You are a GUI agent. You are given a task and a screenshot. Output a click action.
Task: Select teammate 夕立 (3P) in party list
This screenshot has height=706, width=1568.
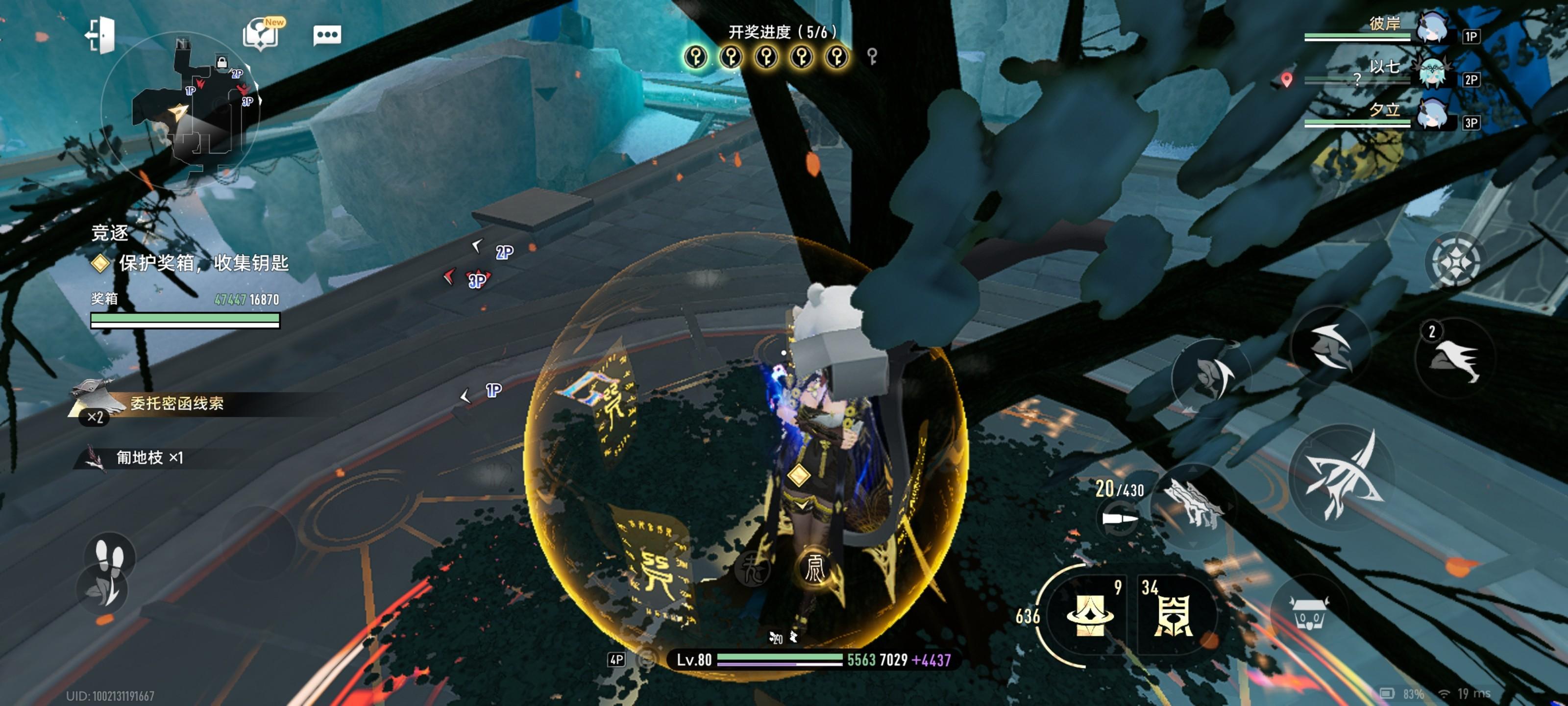[x=1432, y=115]
